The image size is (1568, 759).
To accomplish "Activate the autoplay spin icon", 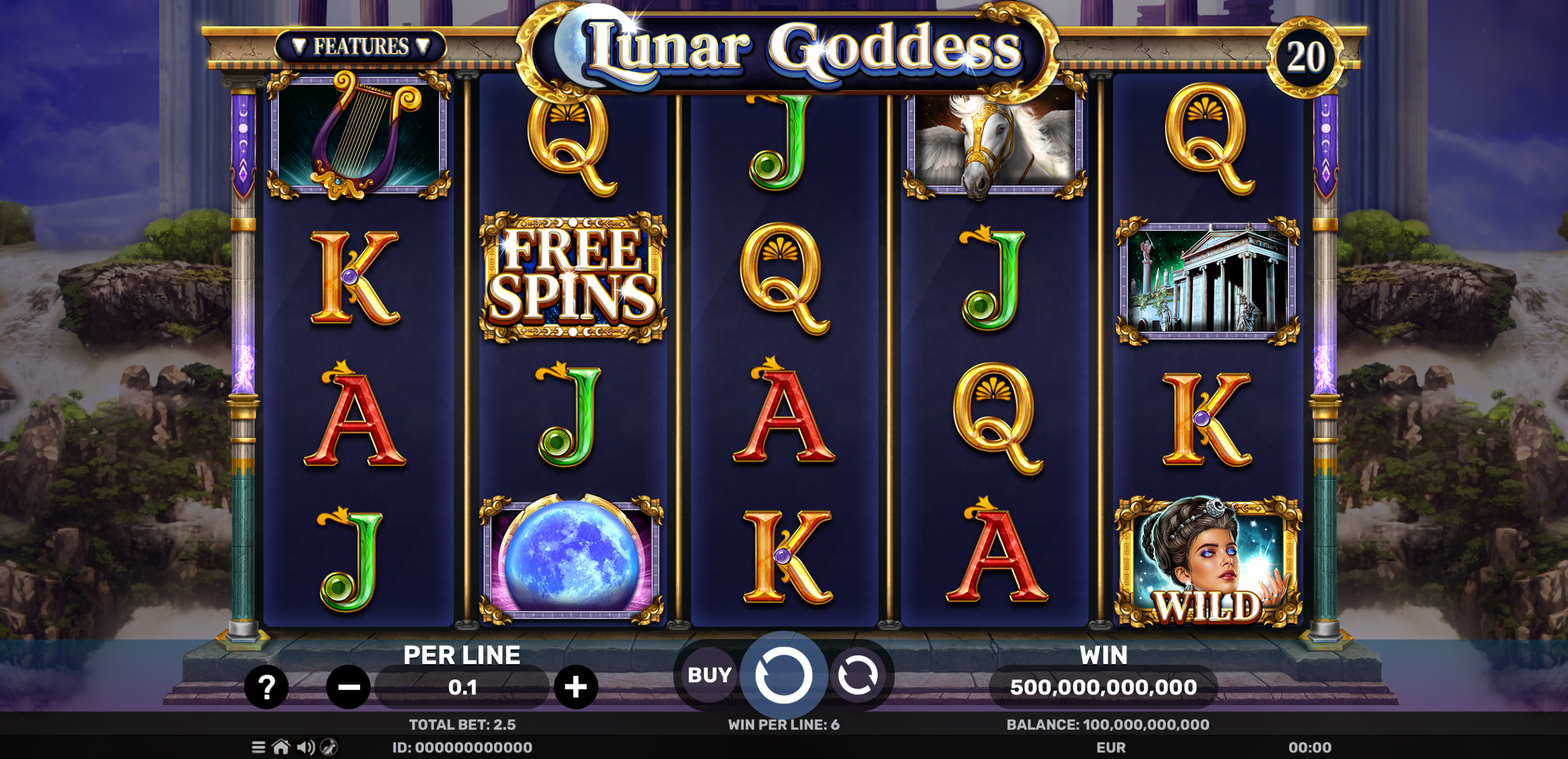I will coord(860,675).
